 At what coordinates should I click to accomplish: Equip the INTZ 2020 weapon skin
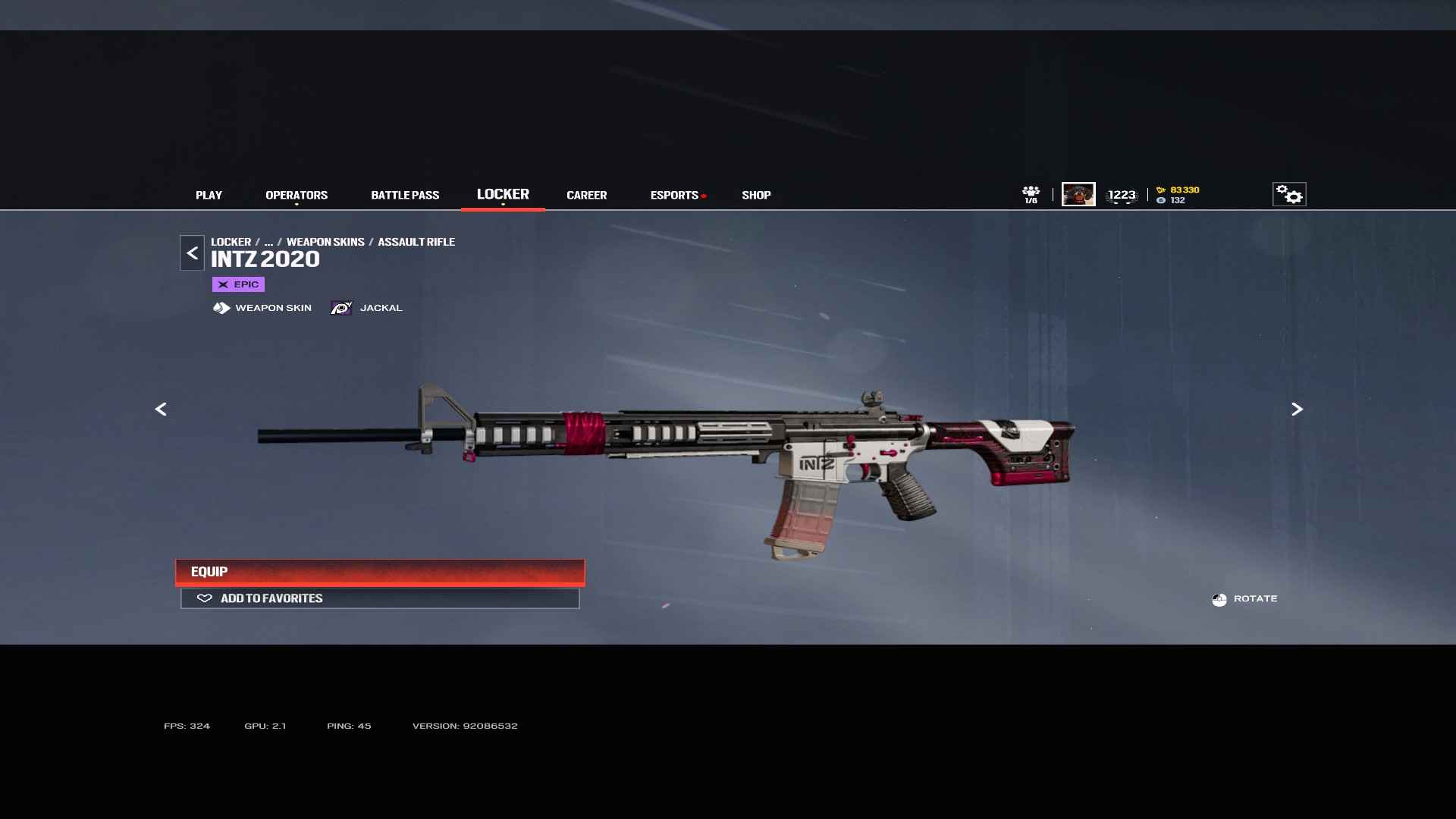[x=380, y=572]
